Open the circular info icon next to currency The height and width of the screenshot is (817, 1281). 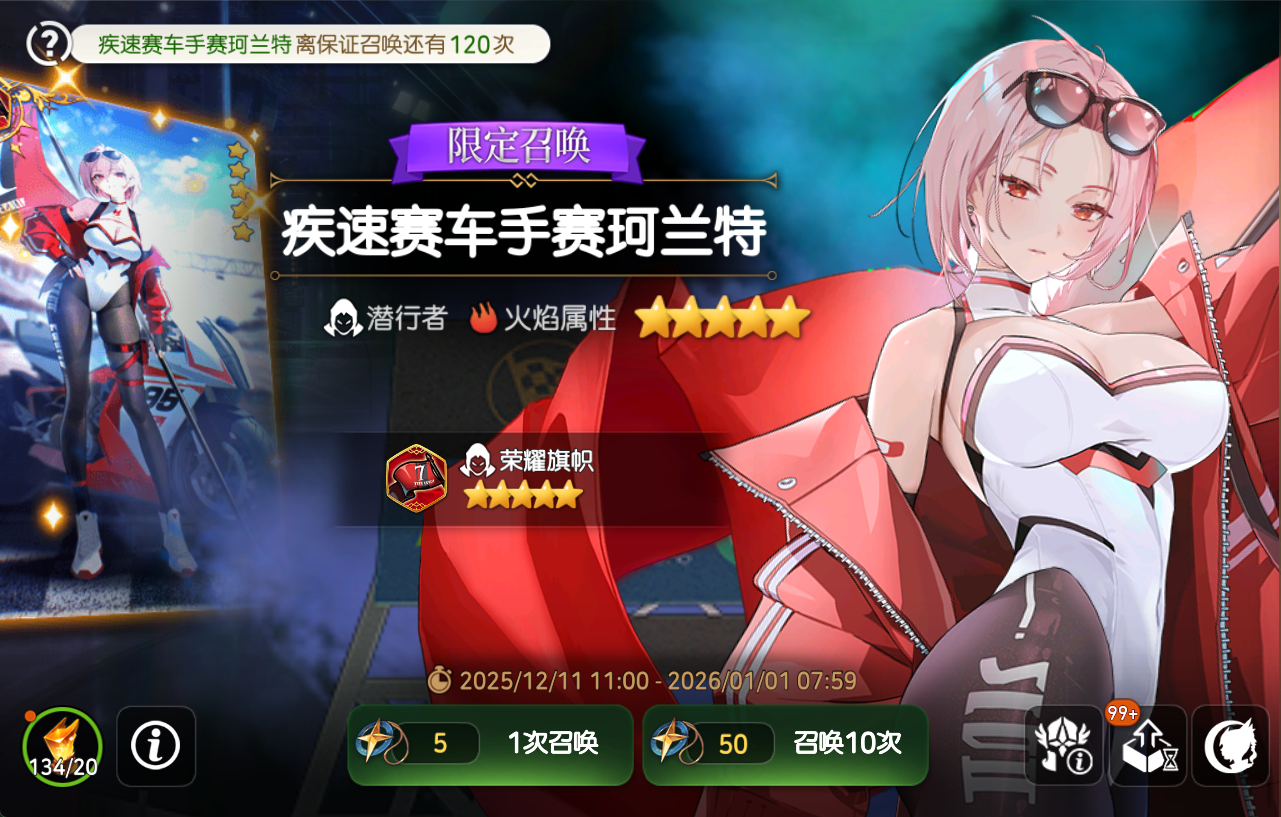tap(156, 745)
